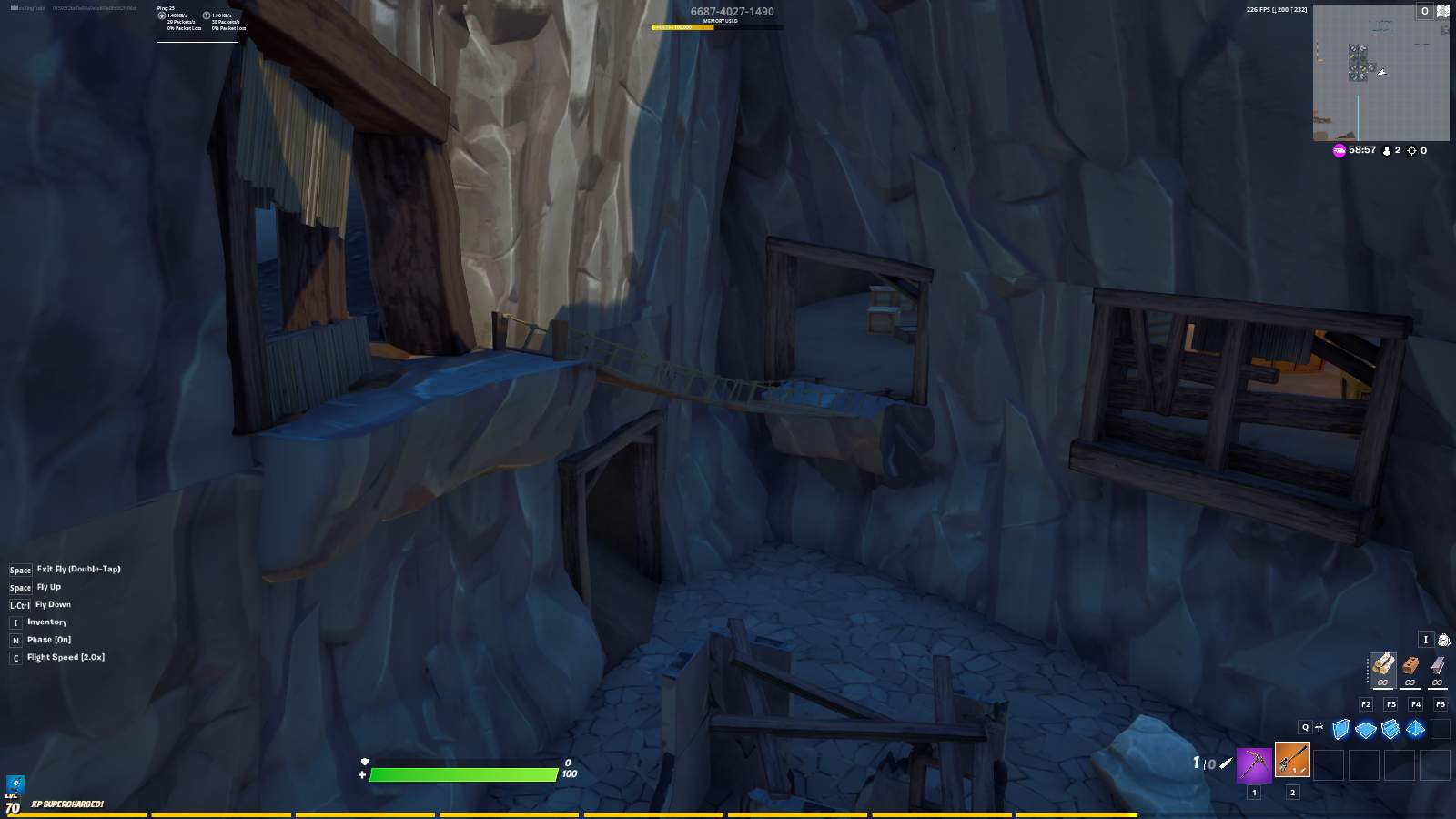Click the pink timer badge next to 58:57
Viewport: 1456px width, 819px height.
(1338, 150)
